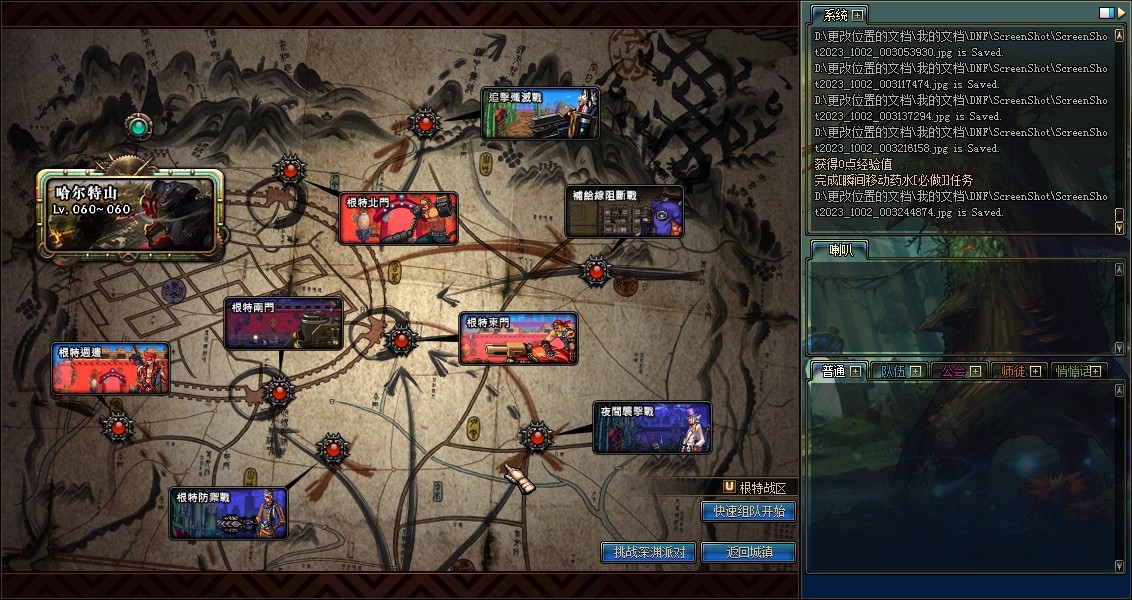
Task: Select the 哈尔特山 Lv.060 dungeon card
Action: tap(130, 211)
